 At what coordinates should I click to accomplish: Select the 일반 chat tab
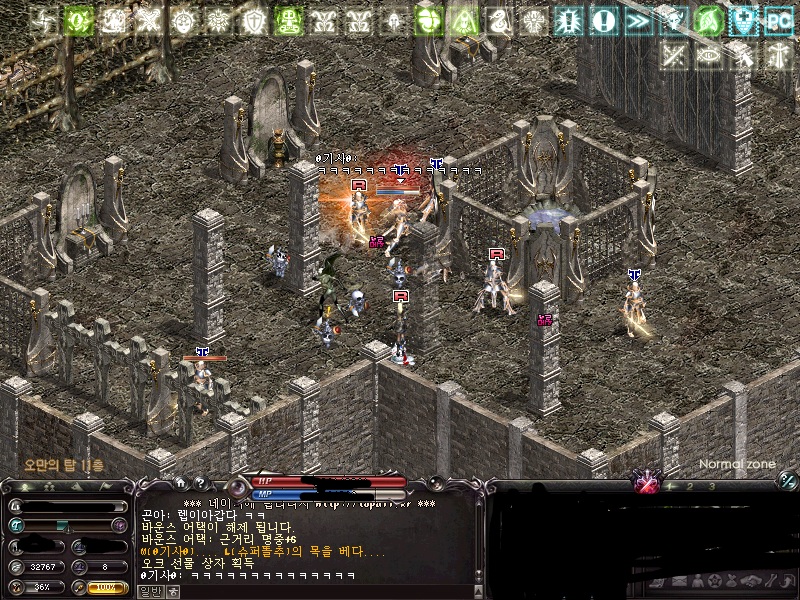tap(148, 591)
